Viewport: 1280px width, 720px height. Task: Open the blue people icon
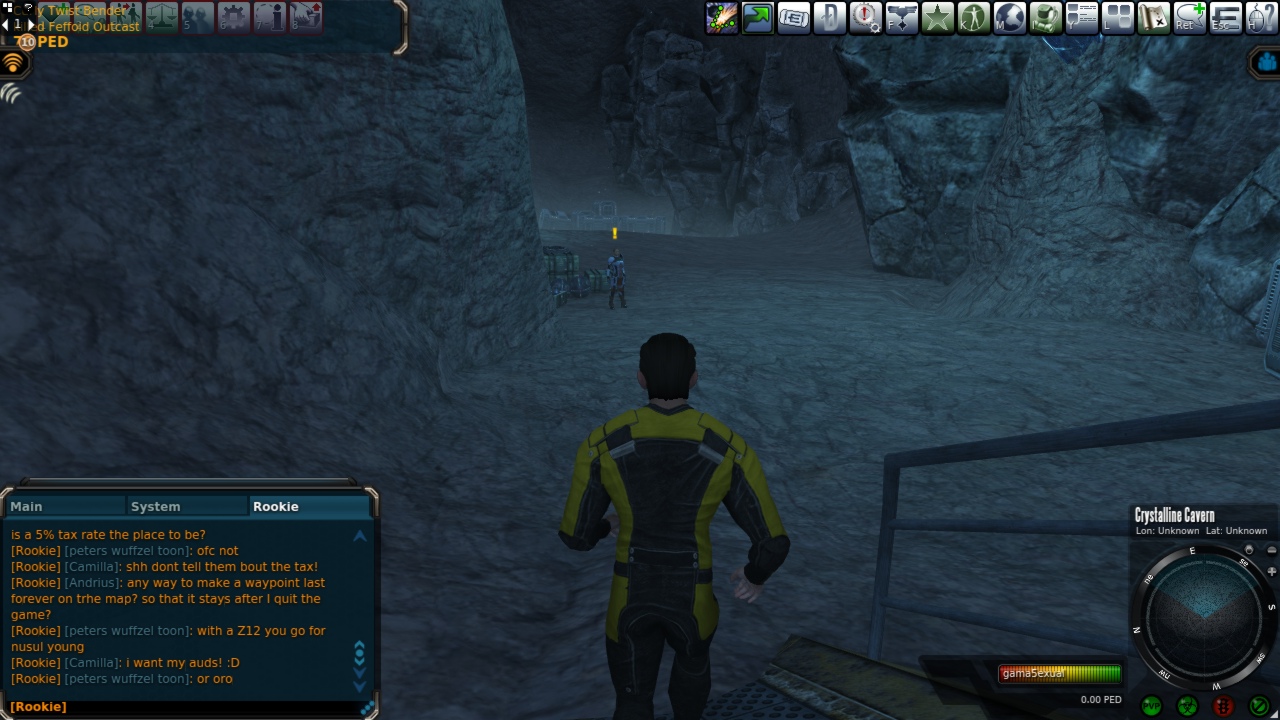pos(1266,63)
